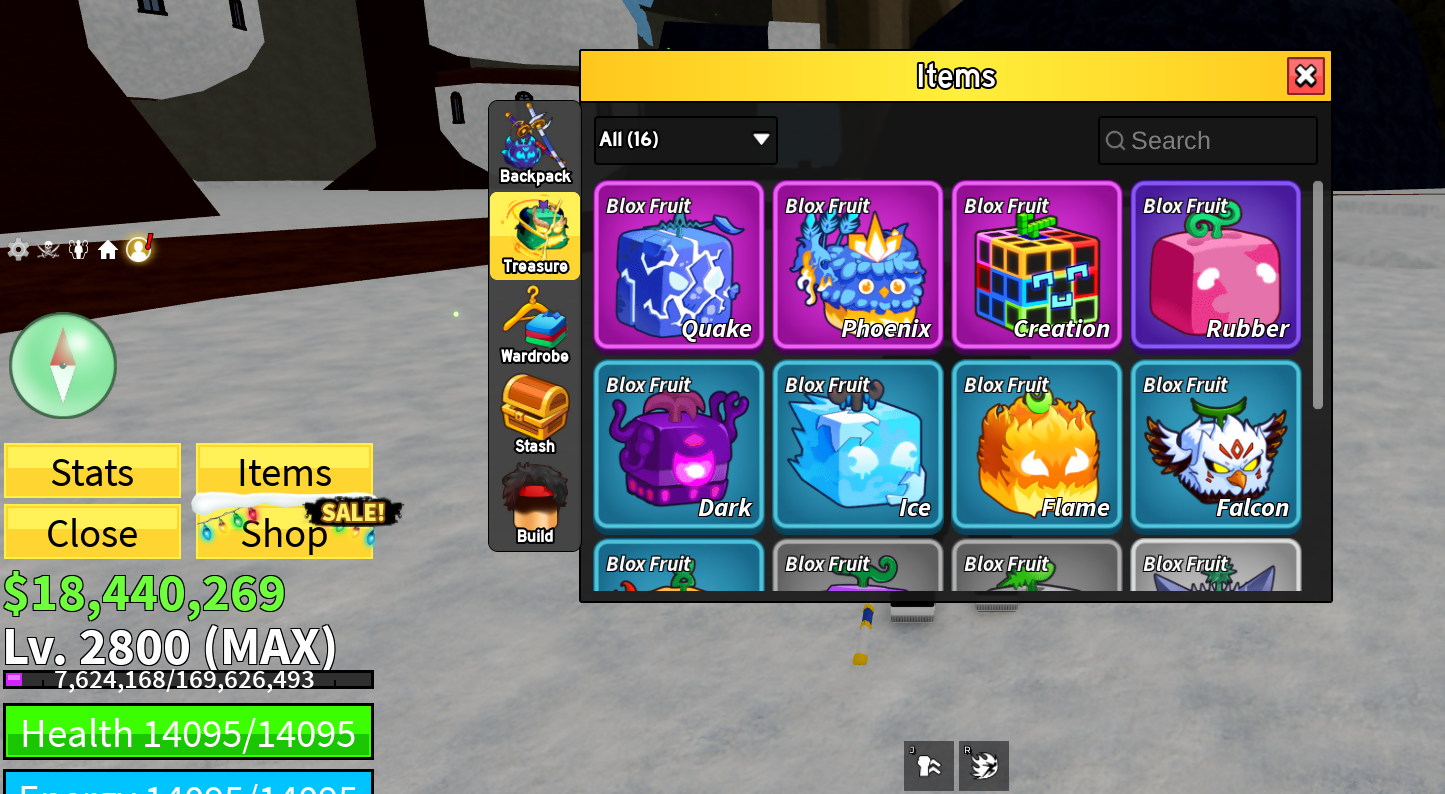Click the home teleport icon
Image resolution: width=1445 pixels, height=794 pixels.
(x=108, y=249)
